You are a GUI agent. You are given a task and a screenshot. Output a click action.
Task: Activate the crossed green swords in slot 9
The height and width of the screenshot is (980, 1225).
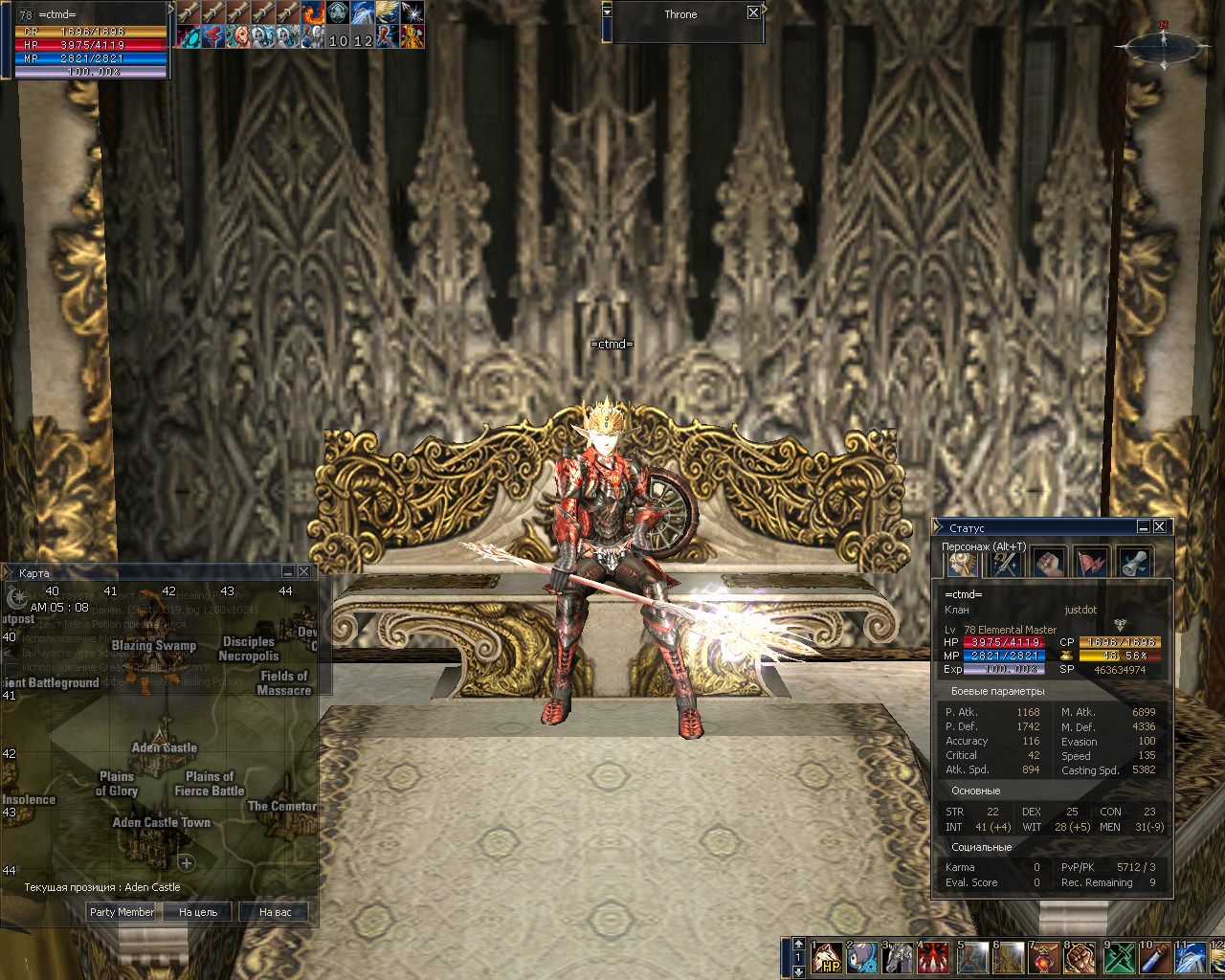pos(1119,958)
